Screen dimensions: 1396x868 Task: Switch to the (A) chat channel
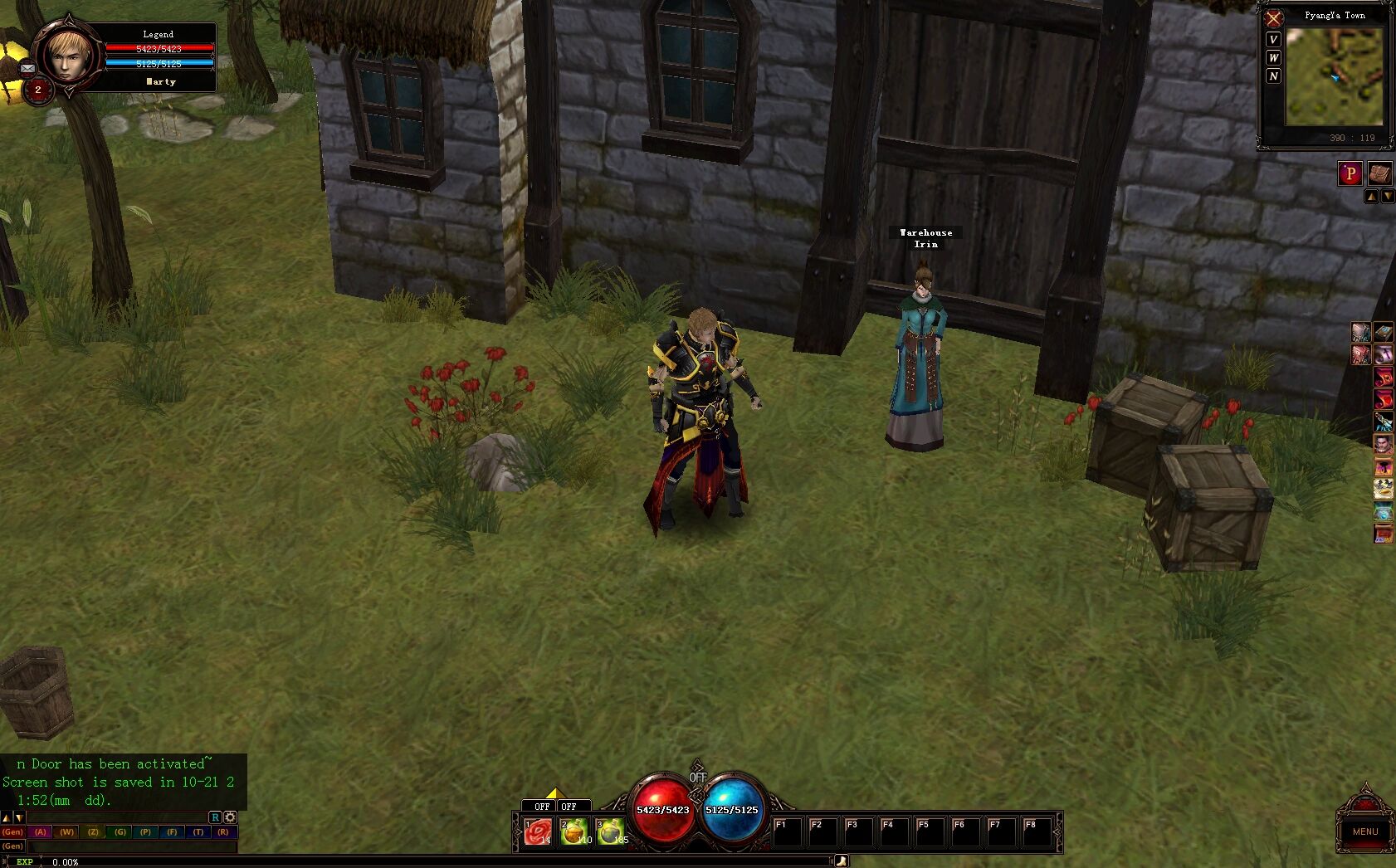pyautogui.click(x=41, y=831)
